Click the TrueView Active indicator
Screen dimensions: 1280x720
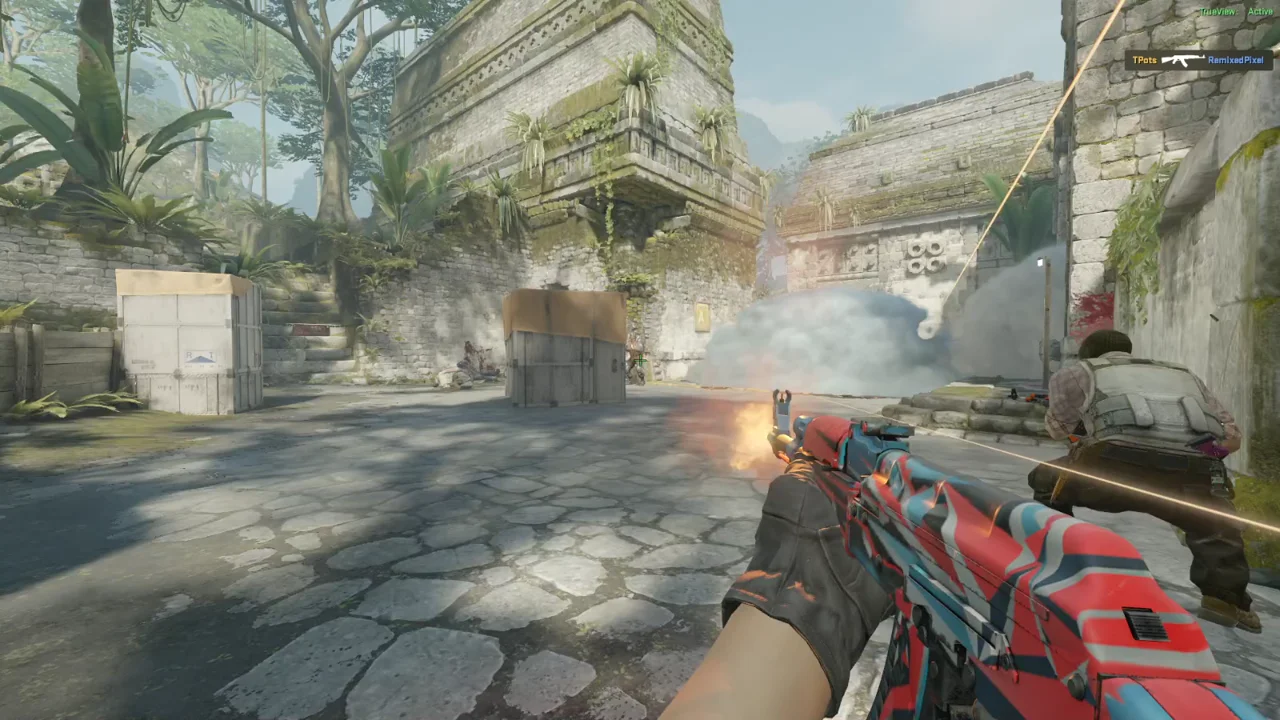[x=1236, y=12]
